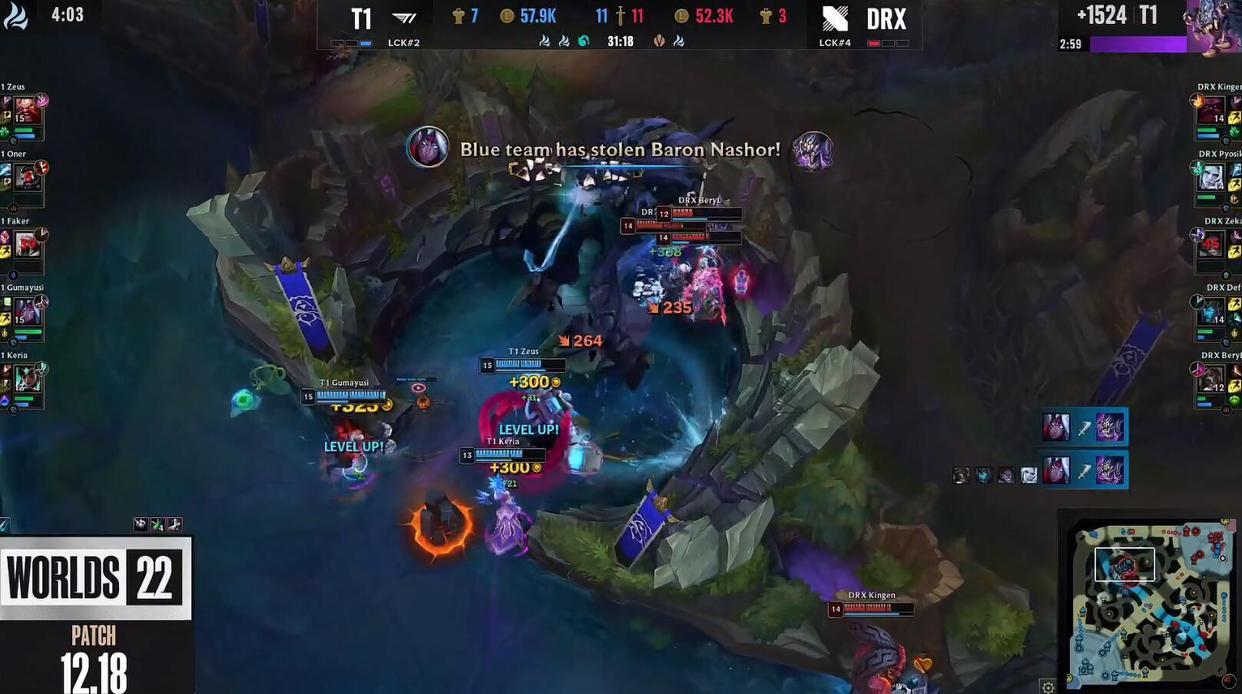Click the broadcast logo beside the clock
This screenshot has height=694, width=1242.
[16, 15]
